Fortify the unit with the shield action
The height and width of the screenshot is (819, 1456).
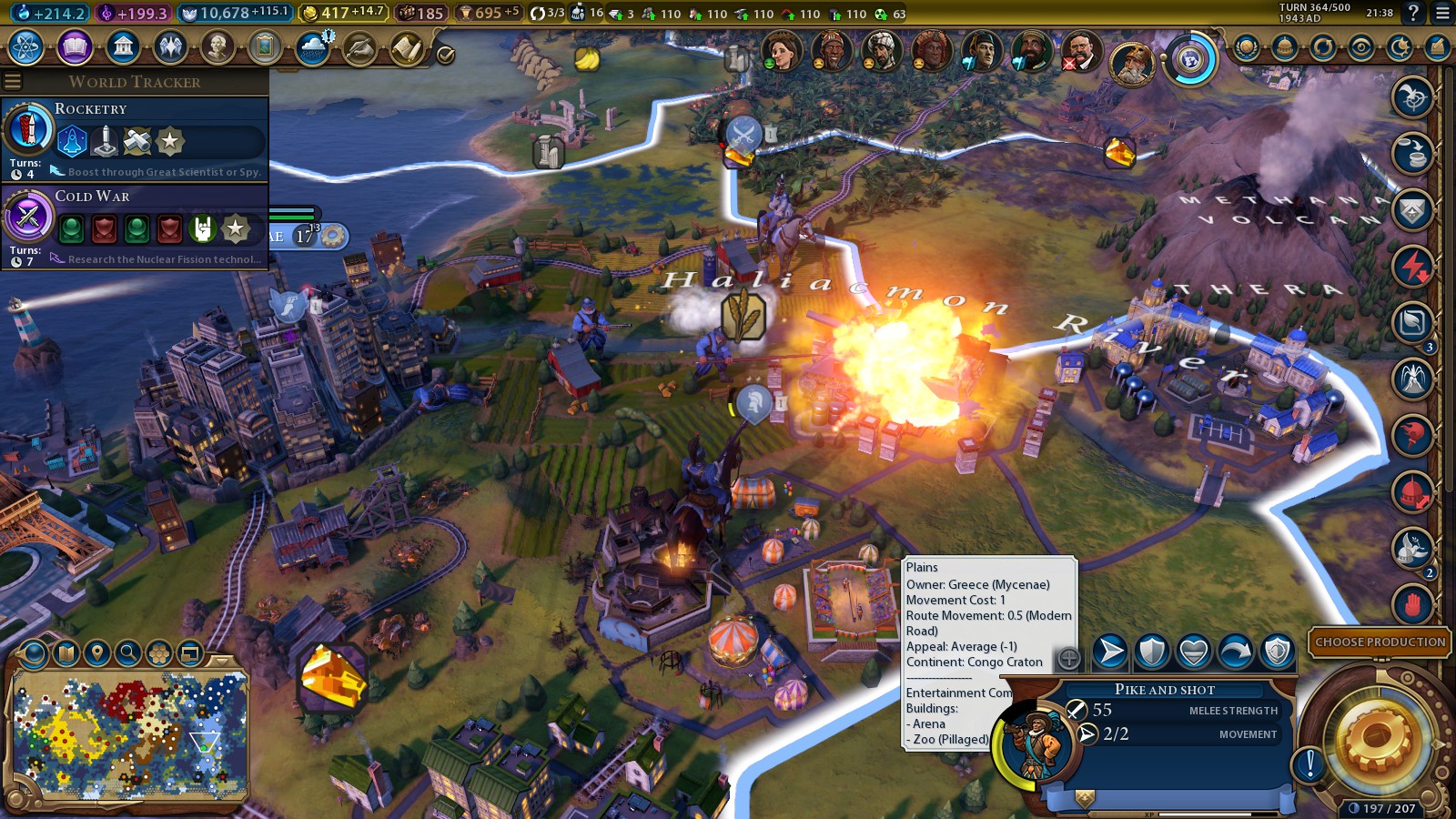[1152, 652]
